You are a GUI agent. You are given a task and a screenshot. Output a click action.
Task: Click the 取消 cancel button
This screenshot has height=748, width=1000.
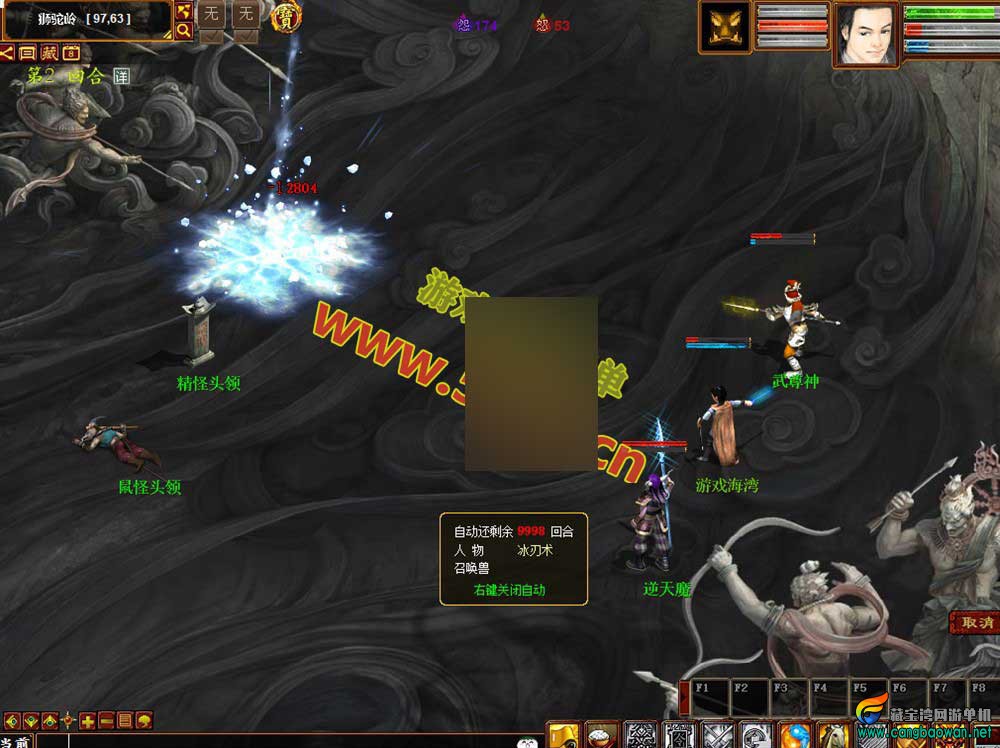pyautogui.click(x=975, y=622)
